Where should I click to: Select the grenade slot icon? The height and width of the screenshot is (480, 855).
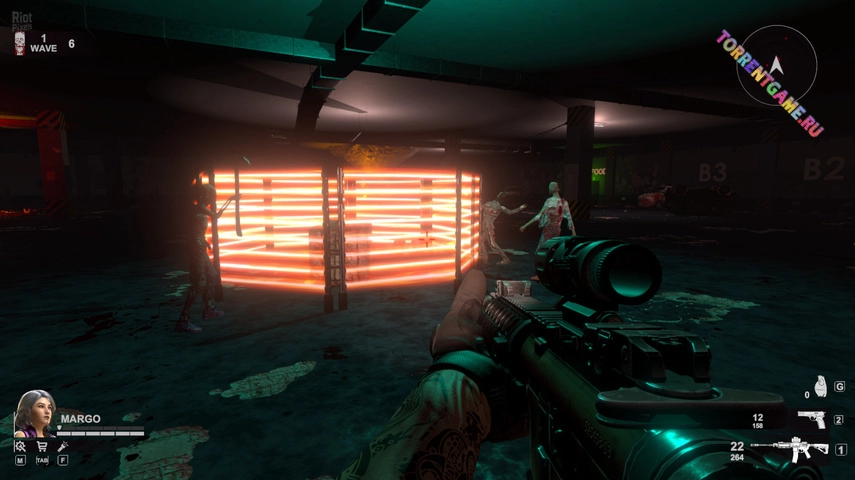click(x=820, y=384)
